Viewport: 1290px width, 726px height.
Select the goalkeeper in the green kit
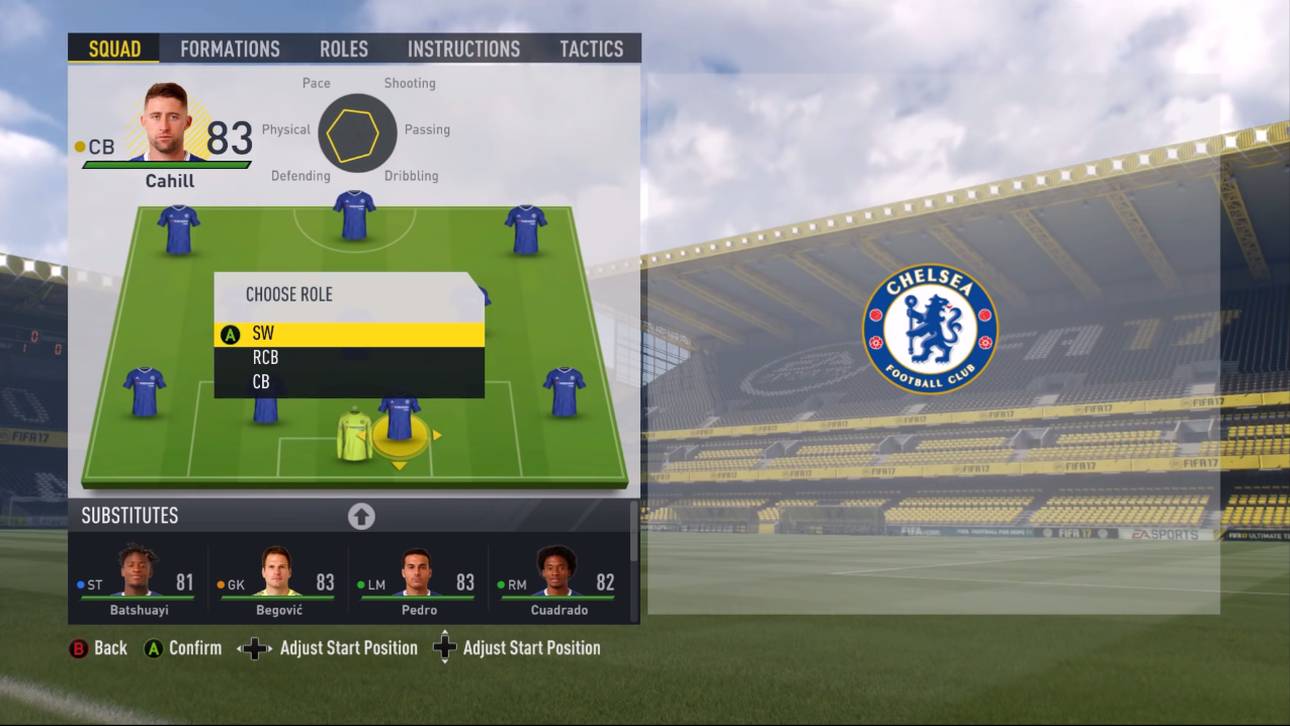[353, 435]
